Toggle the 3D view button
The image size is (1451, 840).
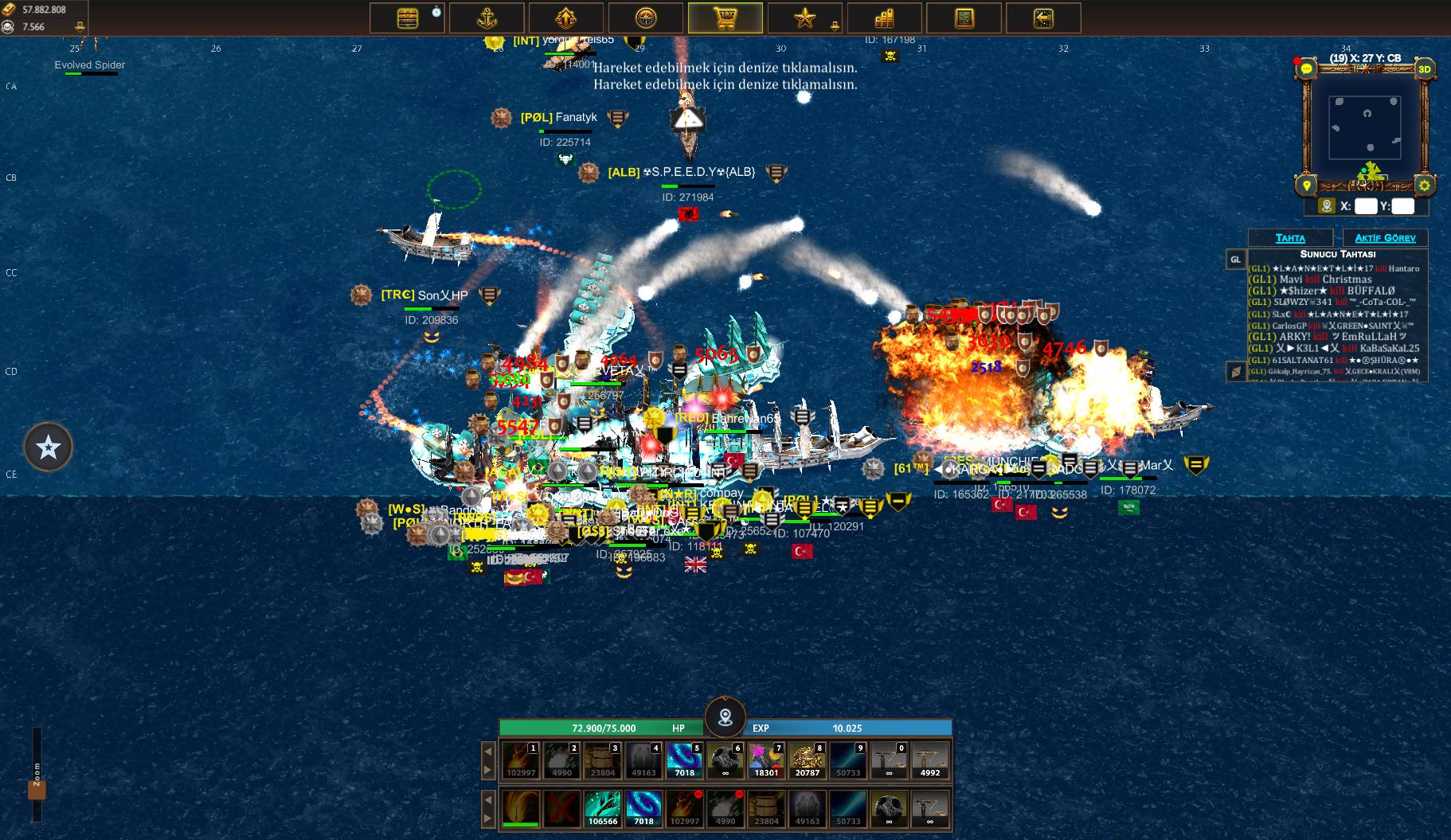pos(1424,69)
